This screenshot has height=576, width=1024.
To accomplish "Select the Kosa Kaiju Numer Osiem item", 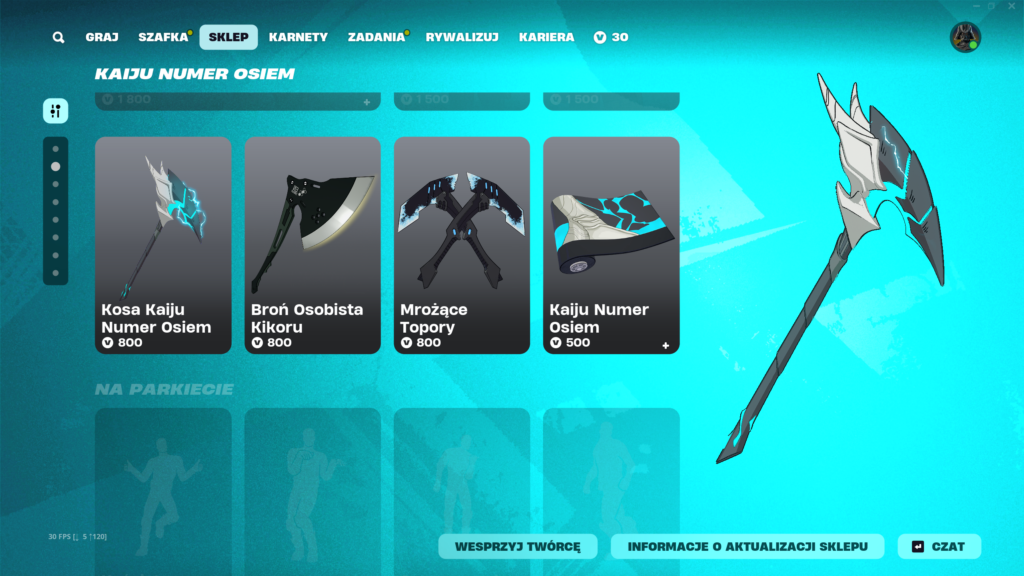I will tap(163, 245).
